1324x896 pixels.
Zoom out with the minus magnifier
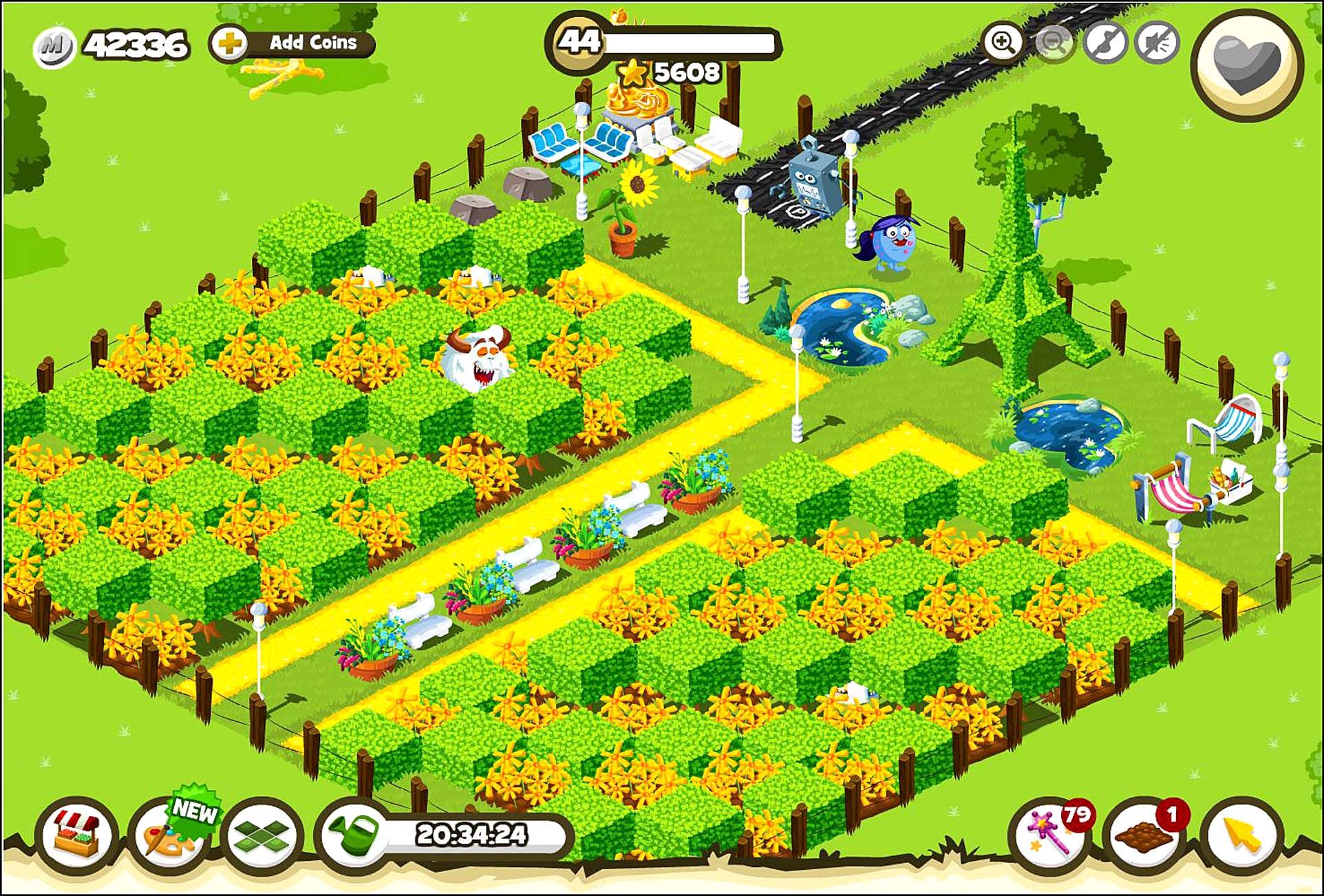[1053, 43]
